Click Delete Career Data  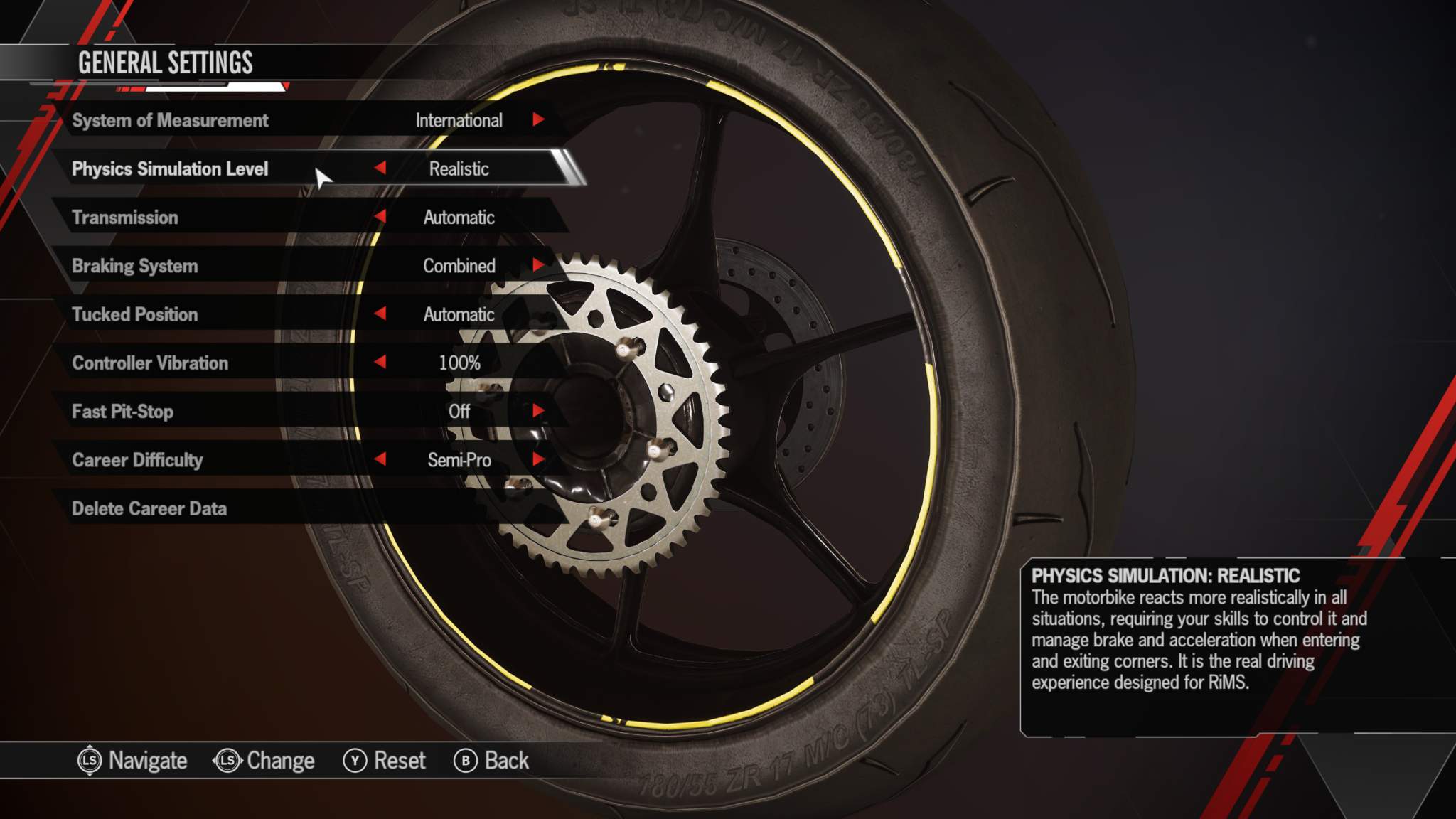tap(149, 508)
